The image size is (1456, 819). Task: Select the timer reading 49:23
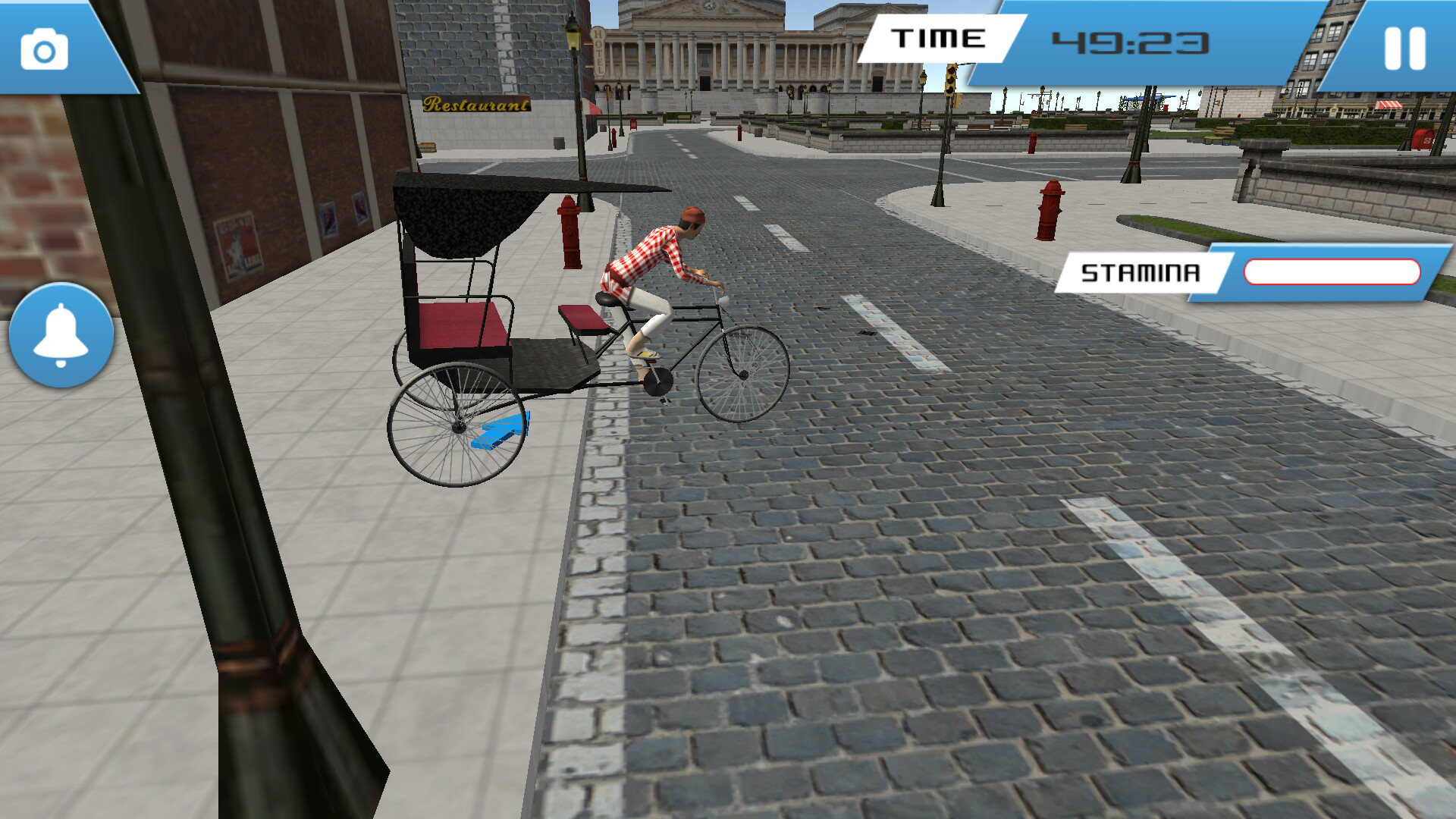tap(1131, 42)
